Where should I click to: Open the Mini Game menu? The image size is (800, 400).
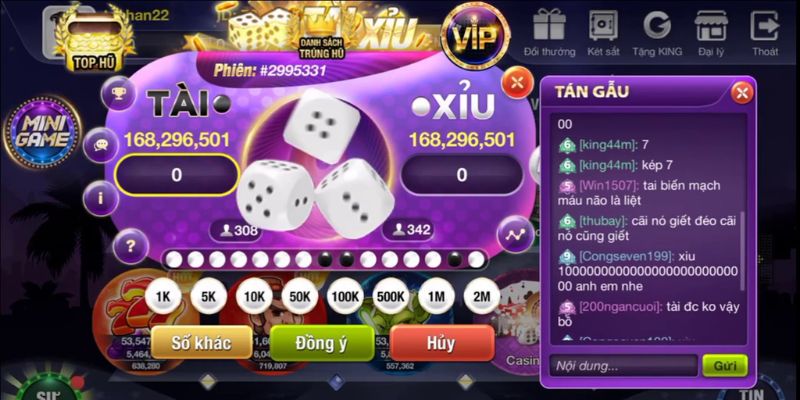41,132
